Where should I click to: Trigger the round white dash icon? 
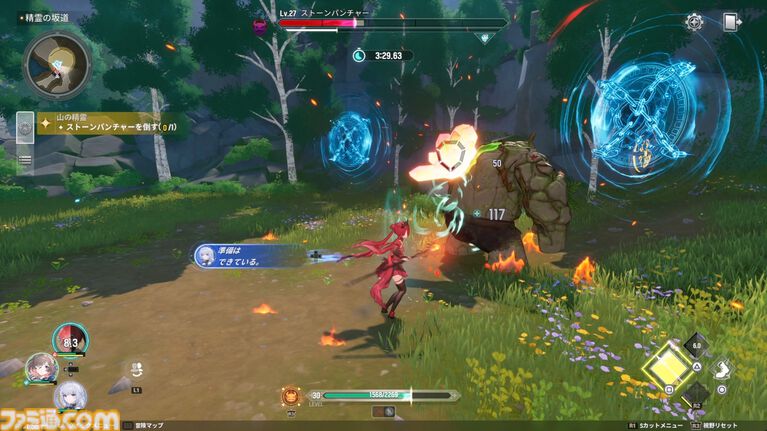click(721, 368)
